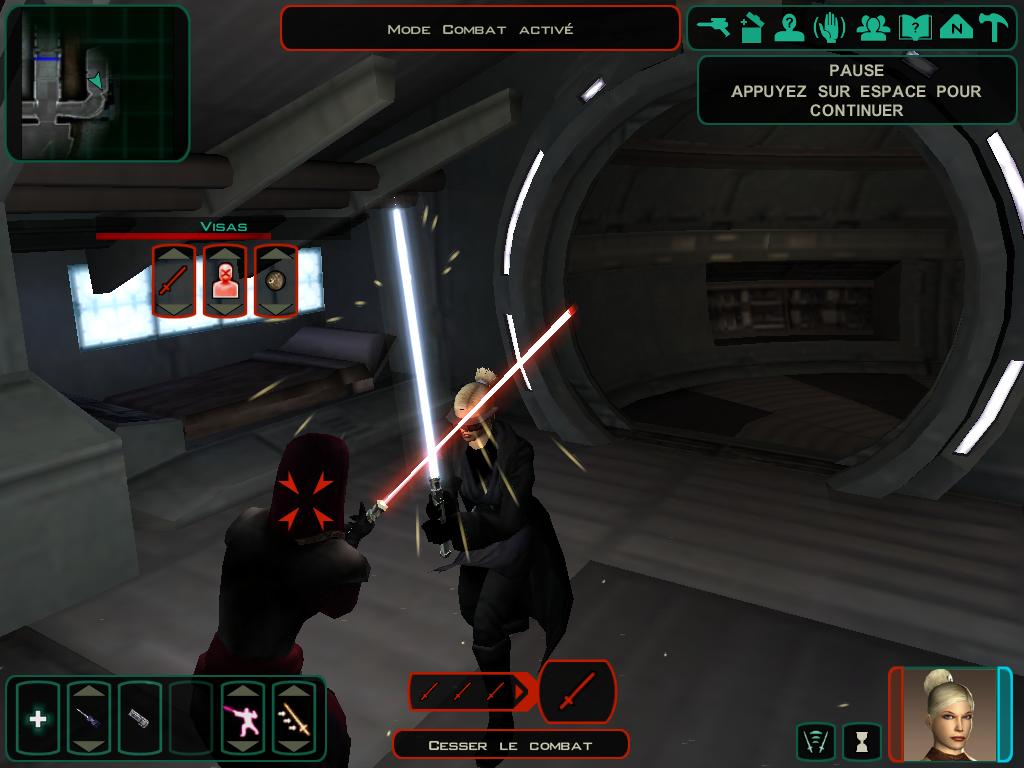Screen dimensions: 1024x768
Task: Choose the red figure Force power on Visas
Action: click(x=225, y=283)
